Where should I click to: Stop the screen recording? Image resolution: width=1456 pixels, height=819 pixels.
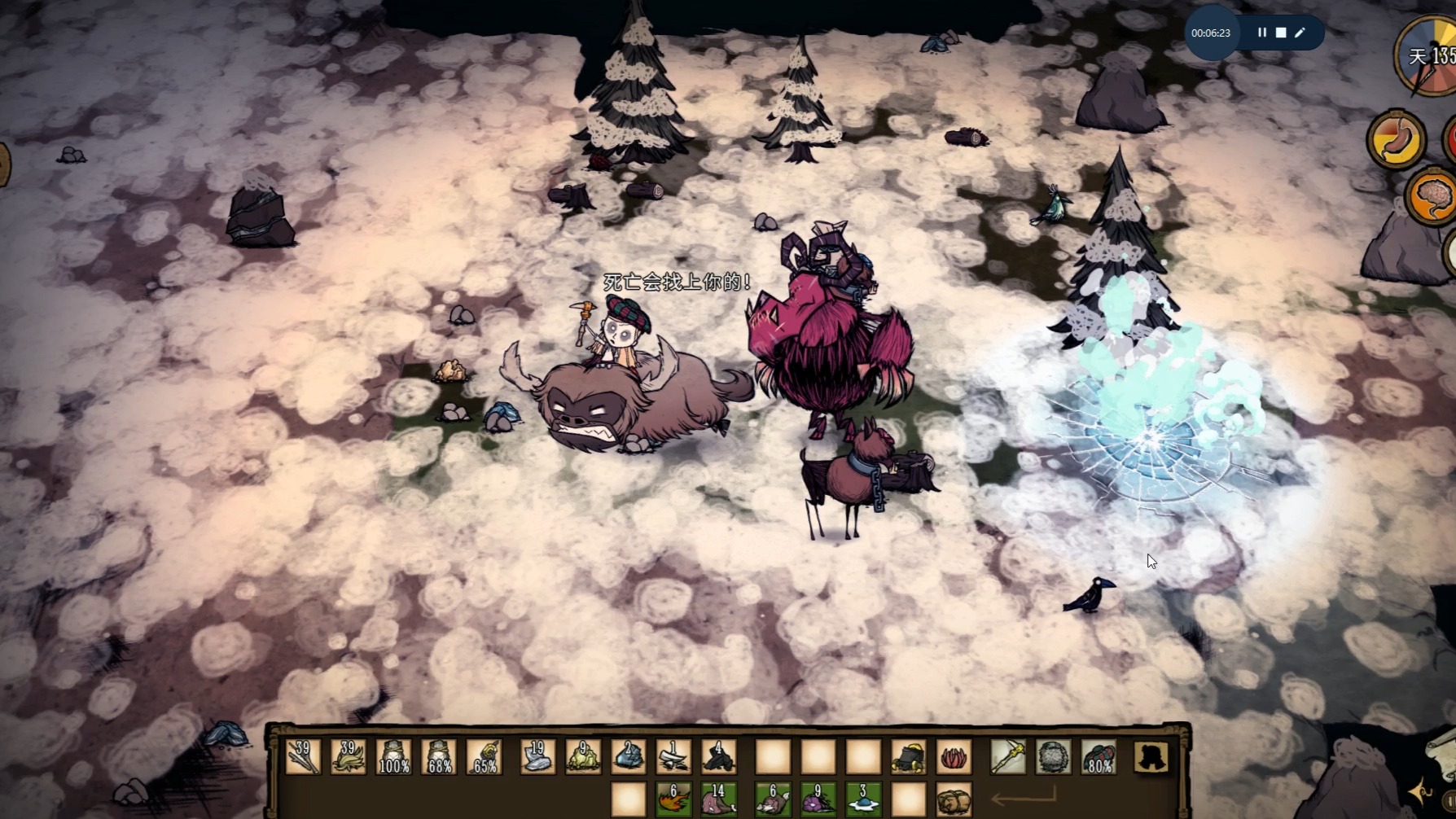coord(1281,33)
